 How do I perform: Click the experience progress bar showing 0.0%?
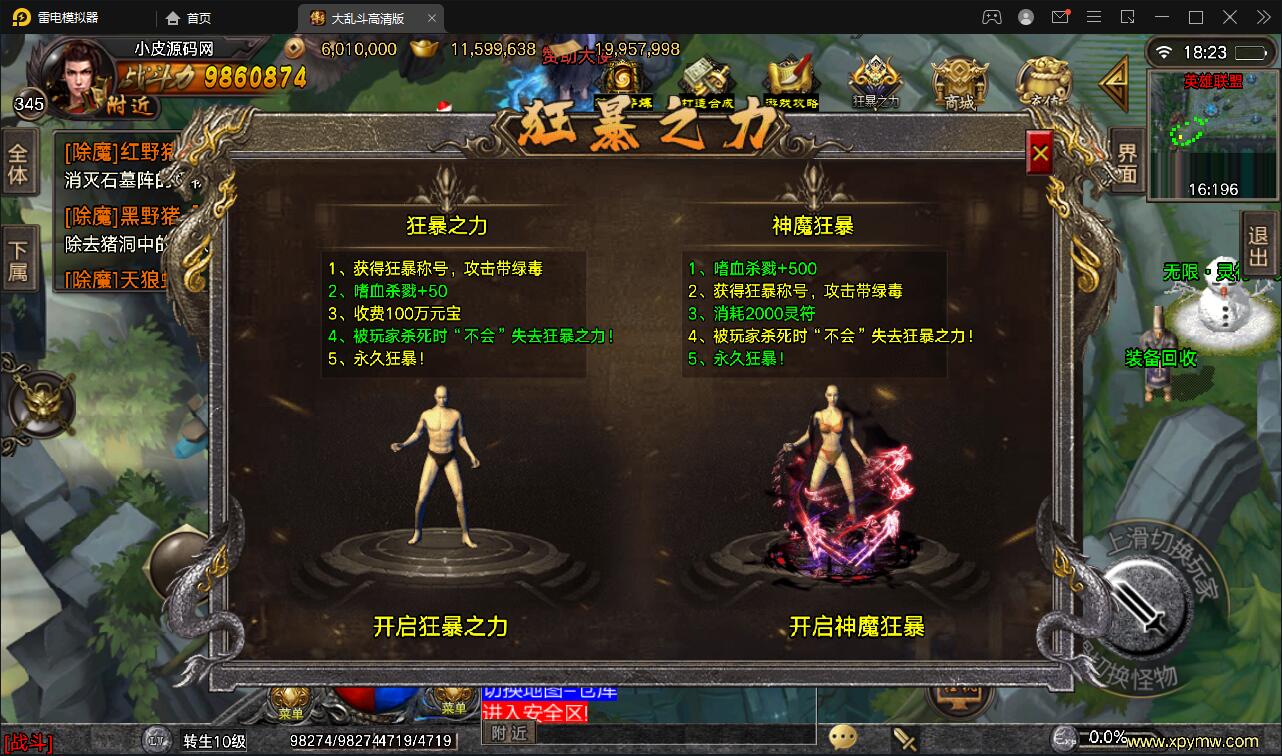1103,739
